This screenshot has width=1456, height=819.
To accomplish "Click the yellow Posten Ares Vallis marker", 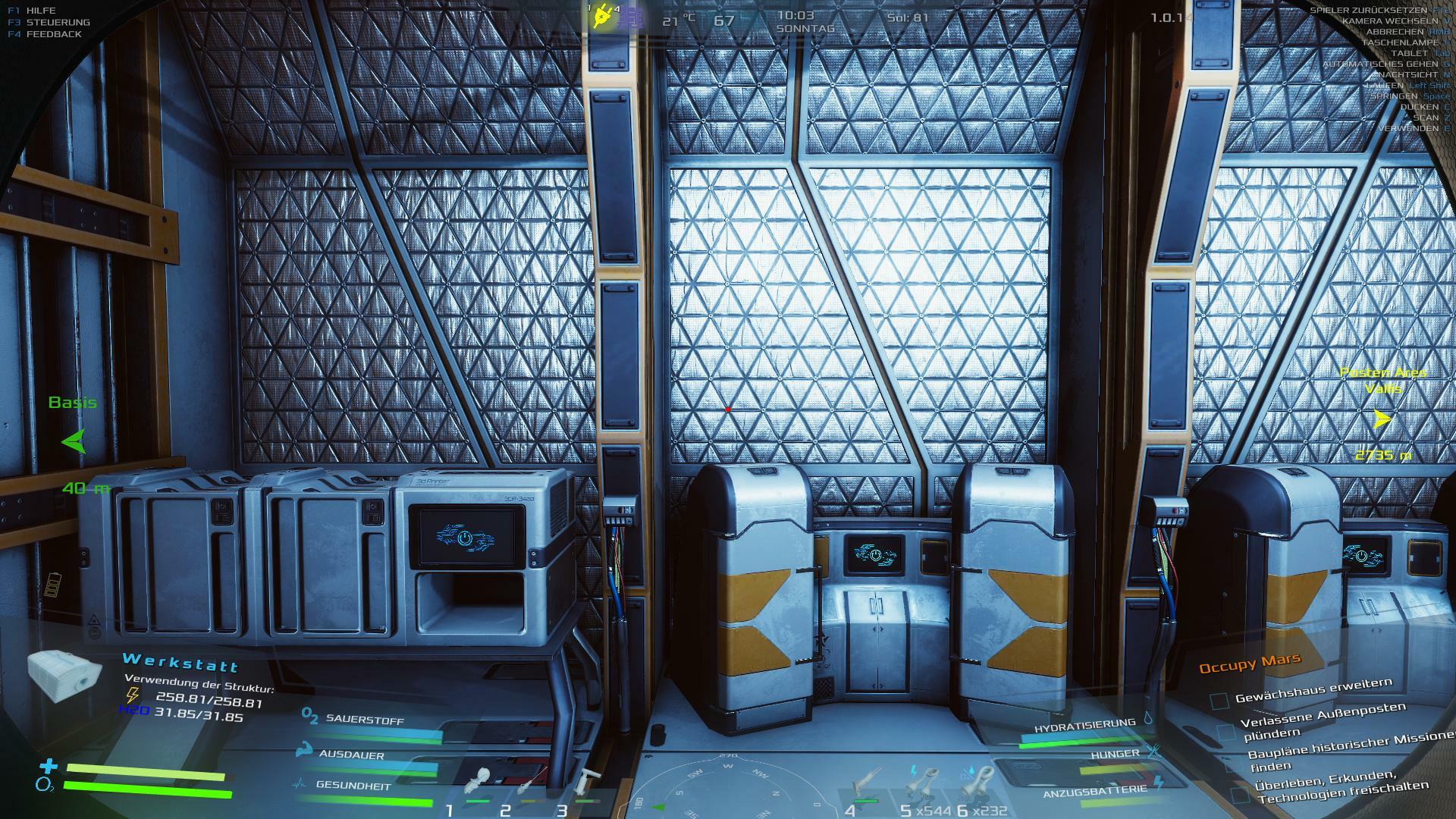I will point(1382,419).
